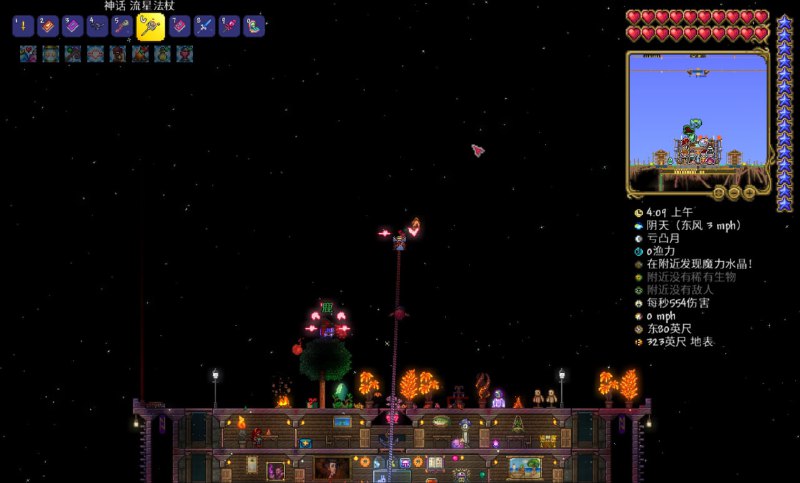The height and width of the screenshot is (483, 800).
Task: Select the green item in hotbar slot 0
Action: click(x=254, y=26)
